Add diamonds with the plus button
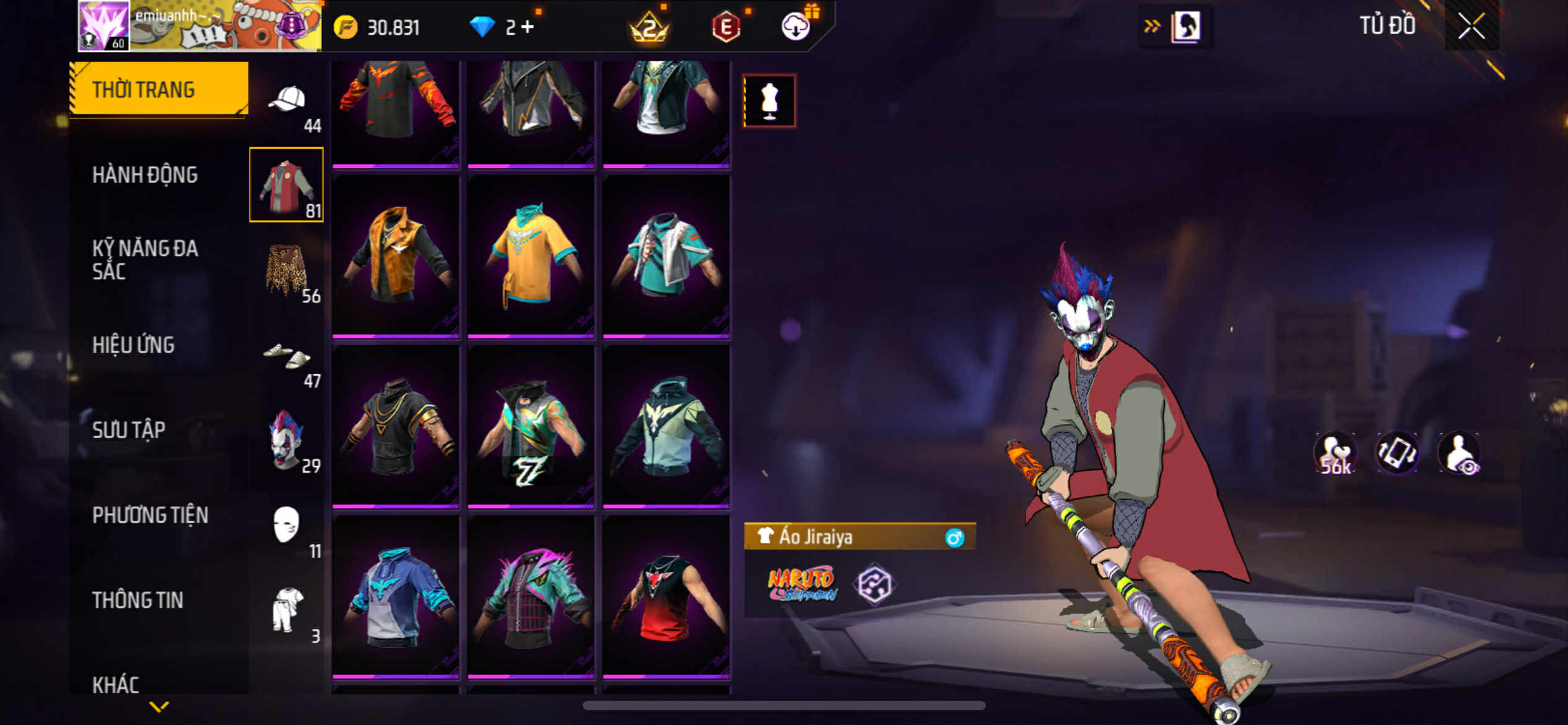This screenshot has width=1568, height=725. point(527,27)
